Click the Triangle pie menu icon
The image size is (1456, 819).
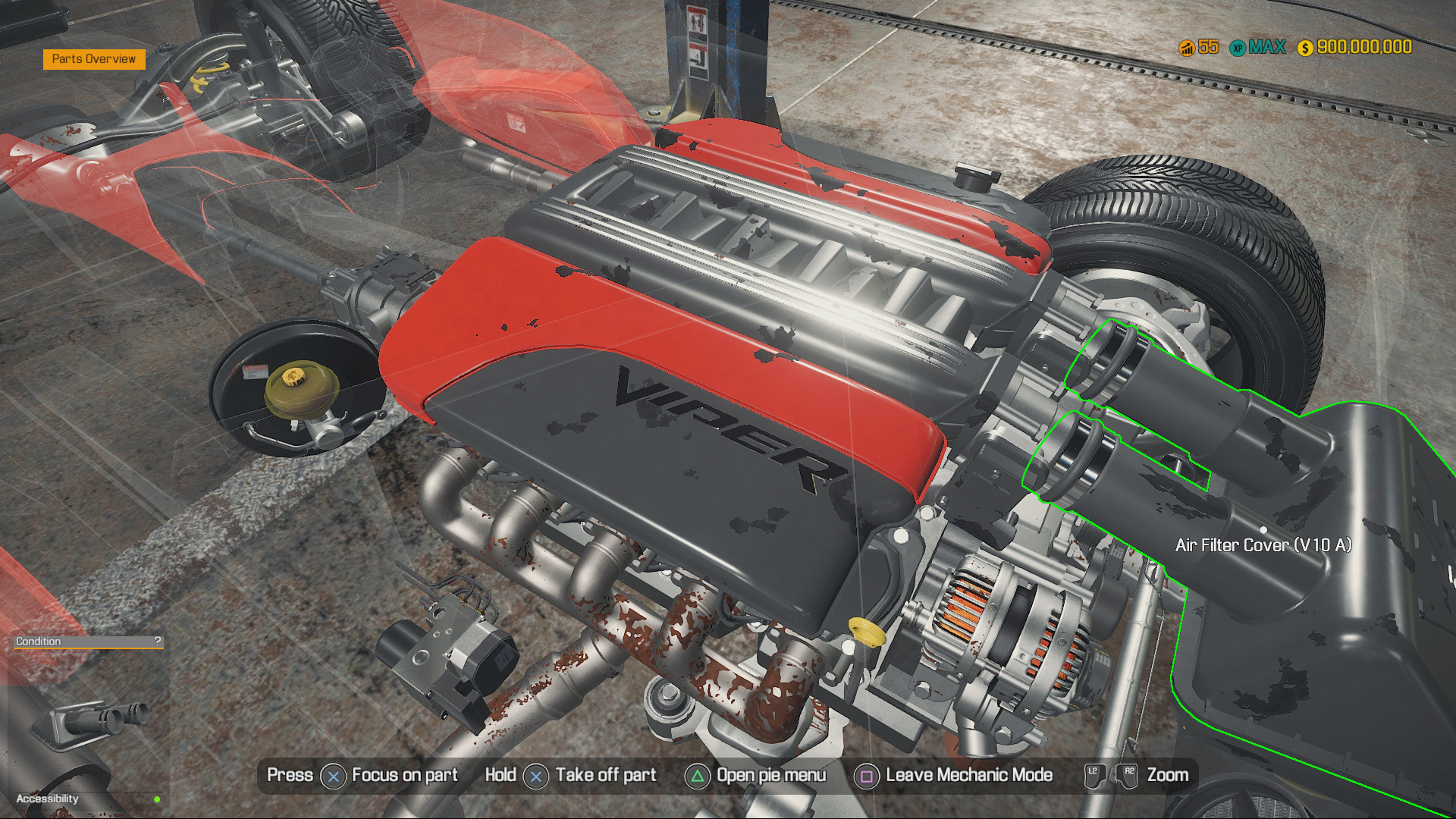point(696,775)
